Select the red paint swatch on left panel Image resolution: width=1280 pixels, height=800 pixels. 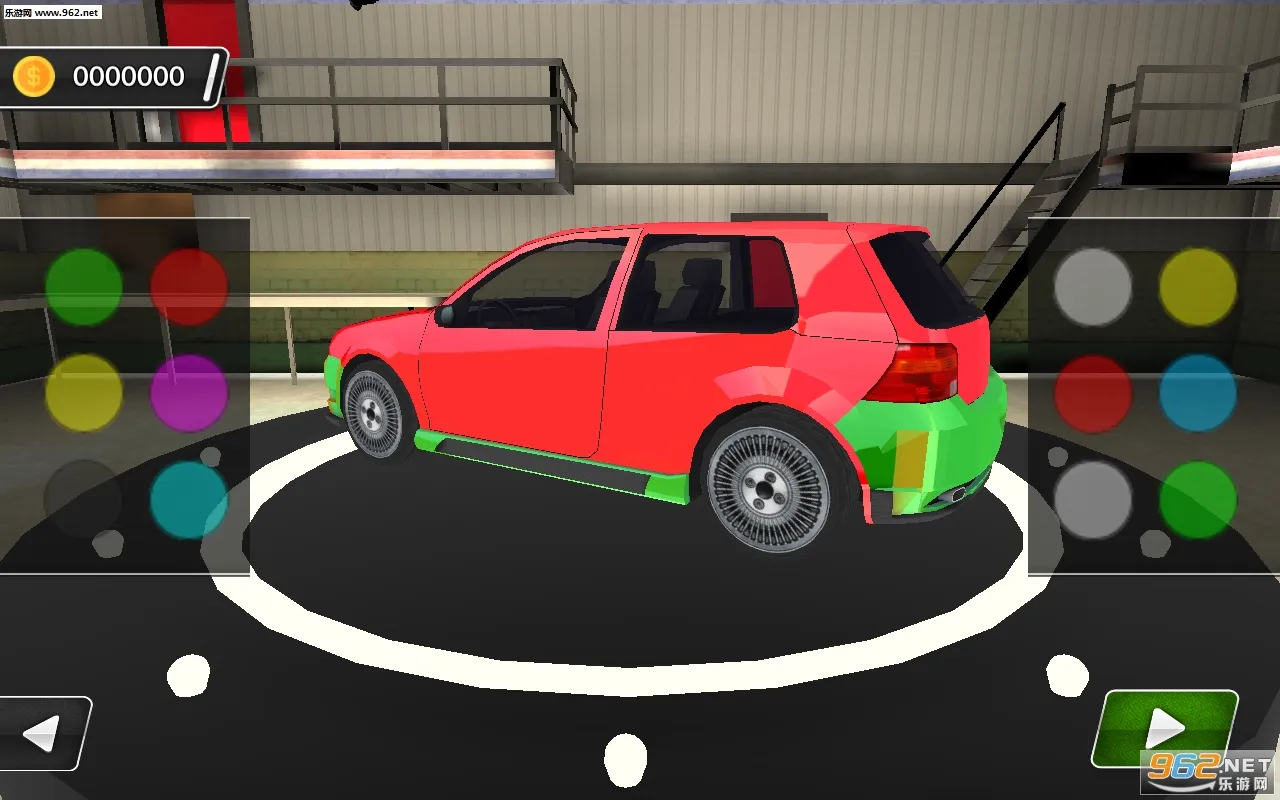point(188,288)
